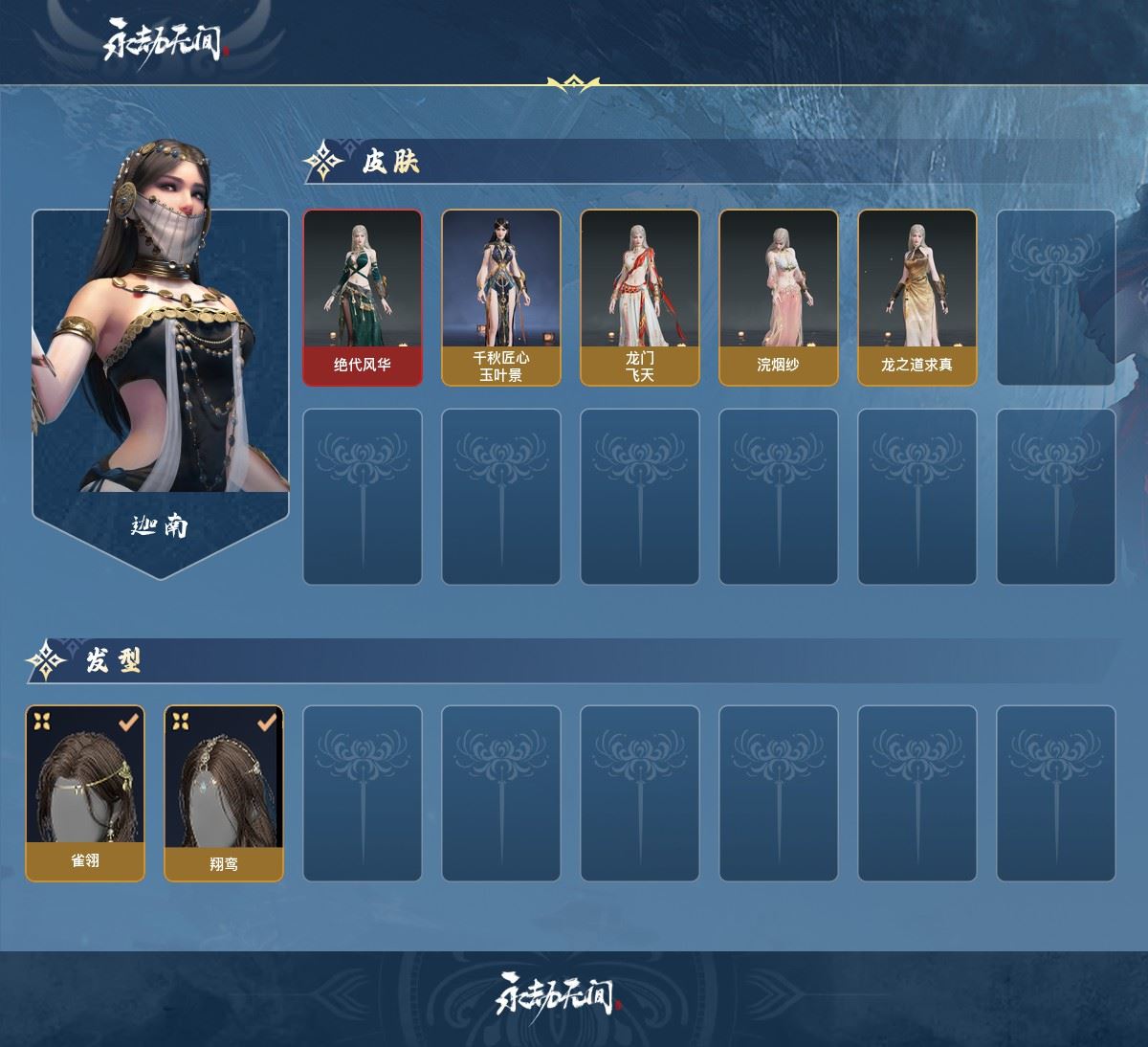Image resolution: width=1148 pixels, height=1047 pixels.
Task: Open the 永劫无间 logo at top
Action: pos(165,41)
